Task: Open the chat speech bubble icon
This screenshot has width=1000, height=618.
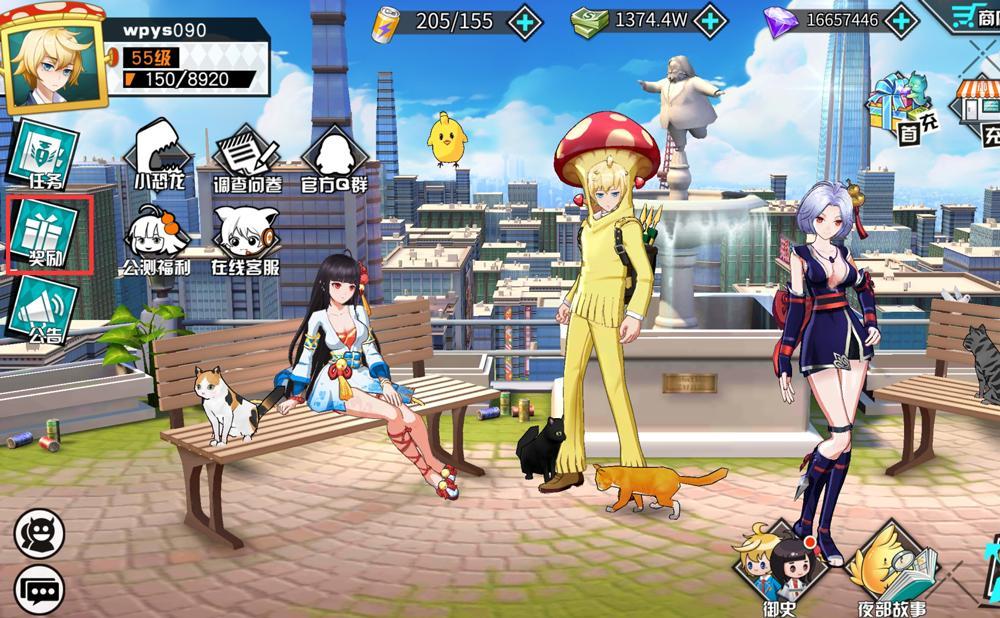Action: [39, 589]
